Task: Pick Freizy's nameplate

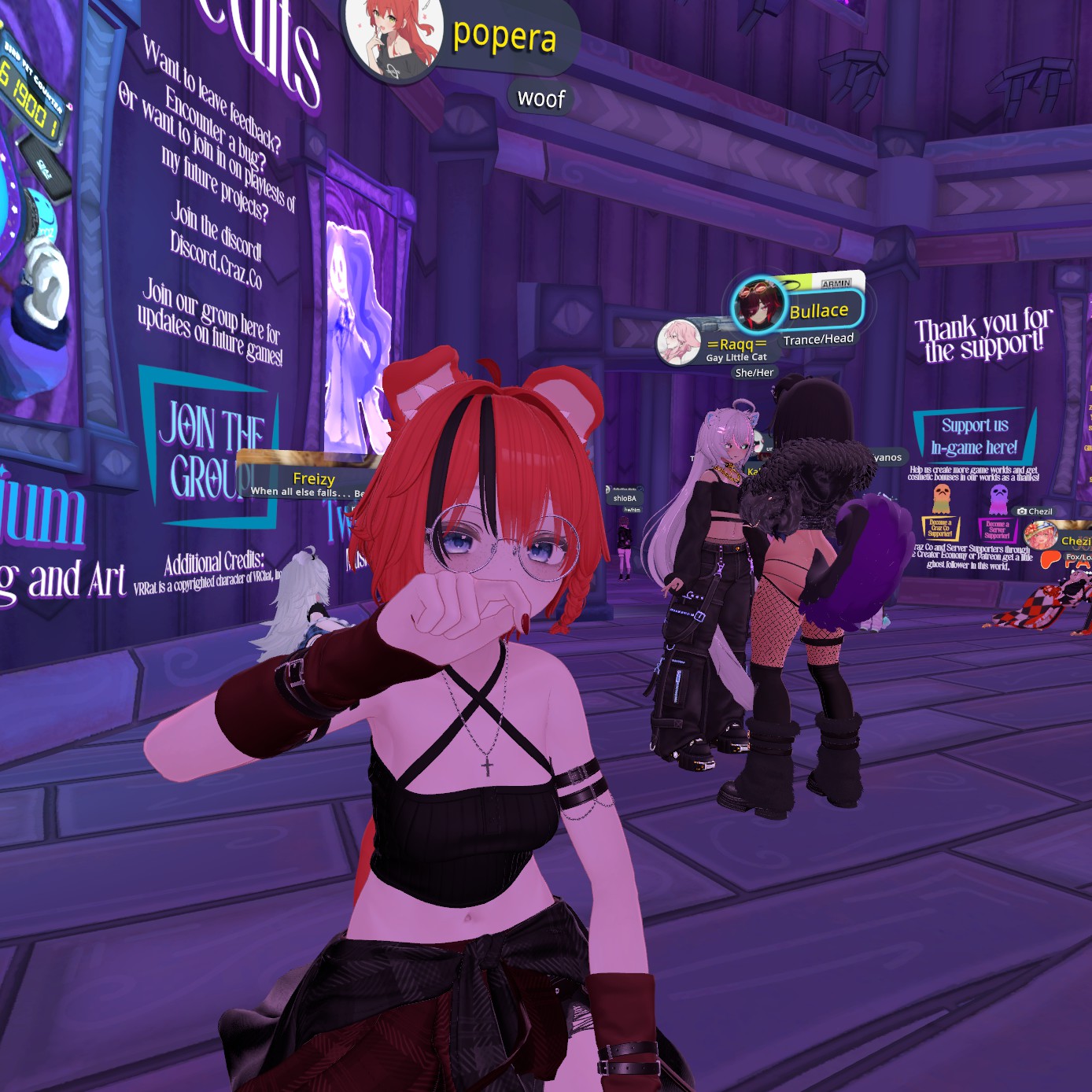Action: click(314, 478)
